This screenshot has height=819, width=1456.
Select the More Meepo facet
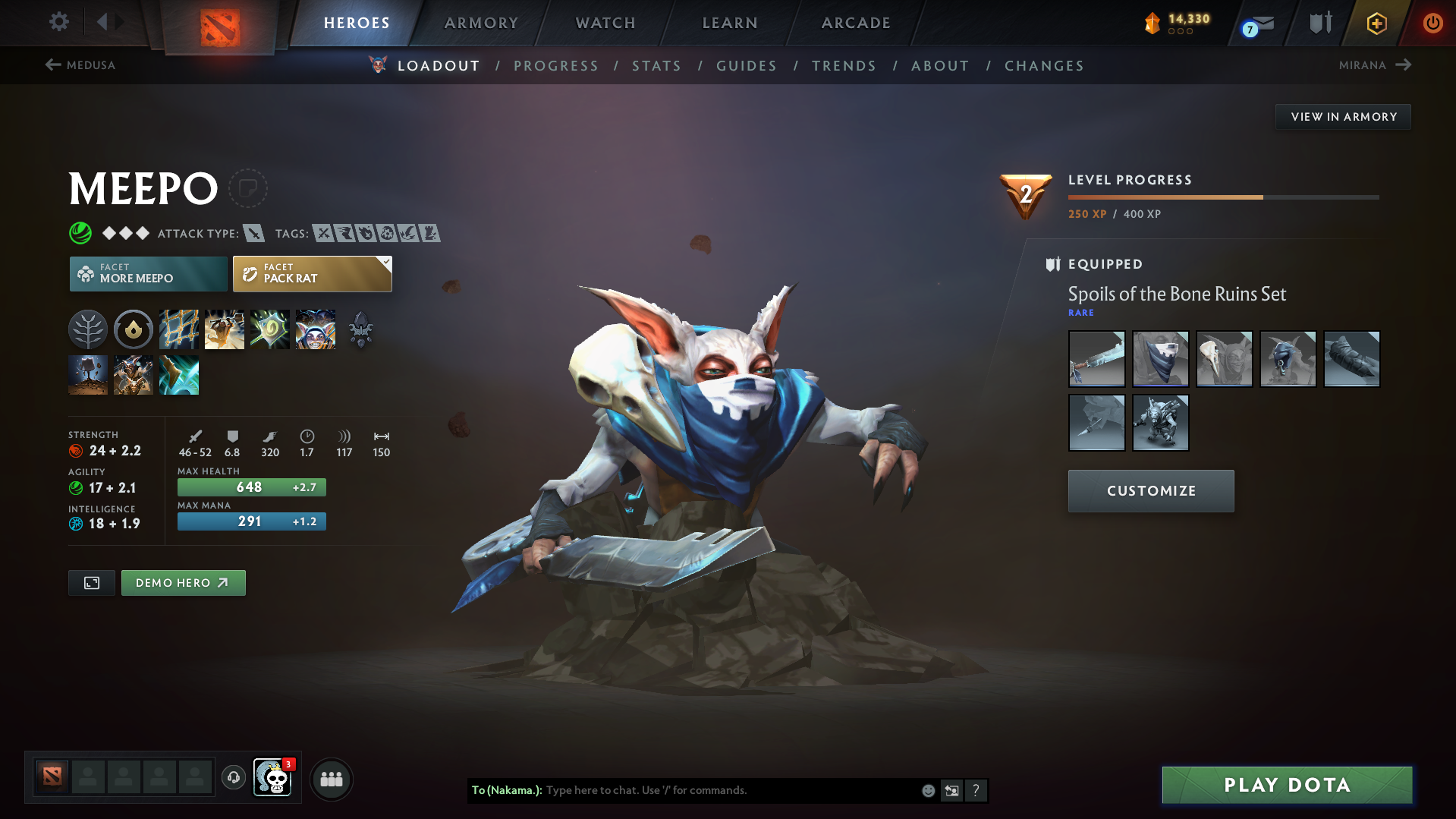tap(147, 273)
